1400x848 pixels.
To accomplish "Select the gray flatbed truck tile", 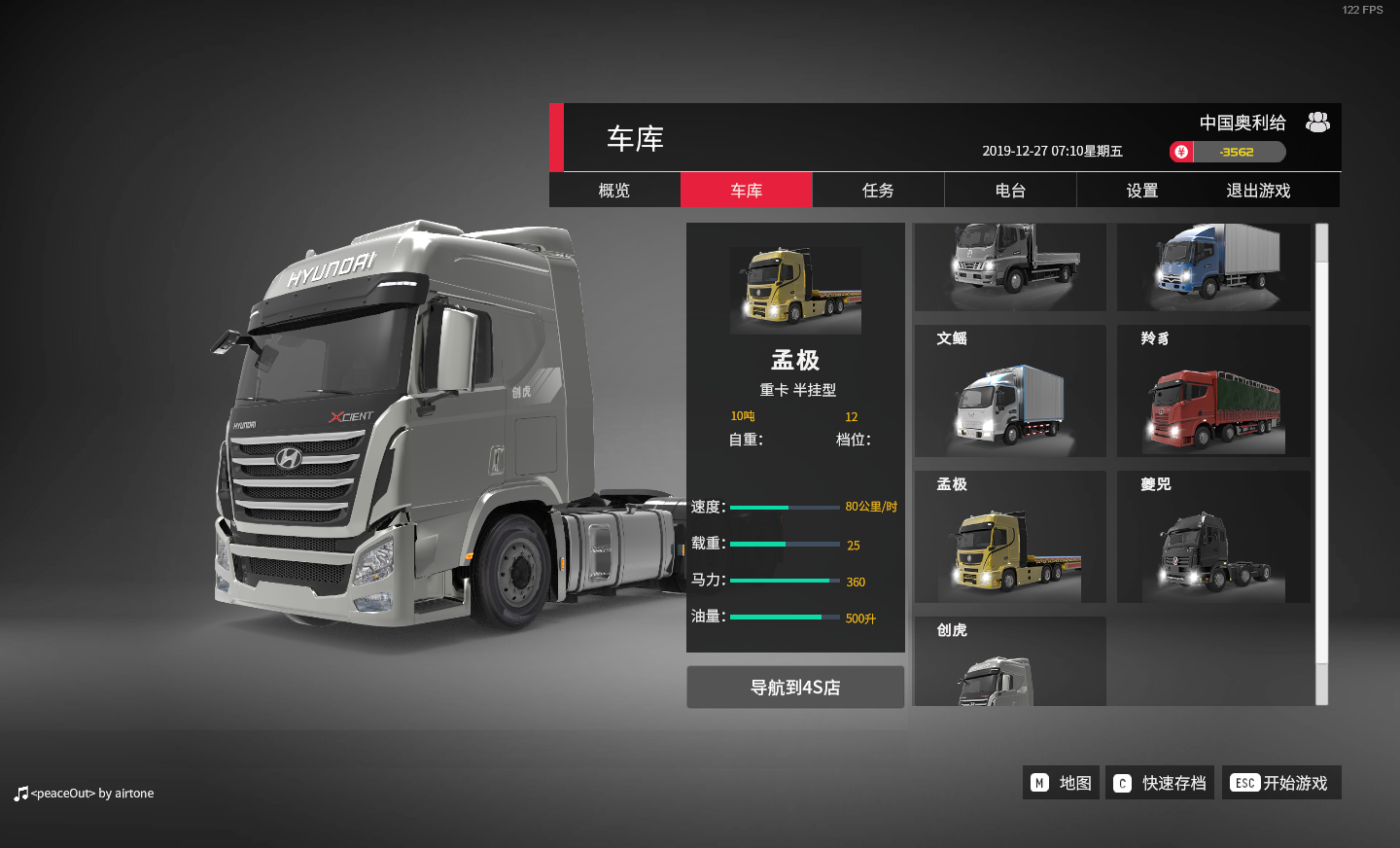I will click(1010, 266).
